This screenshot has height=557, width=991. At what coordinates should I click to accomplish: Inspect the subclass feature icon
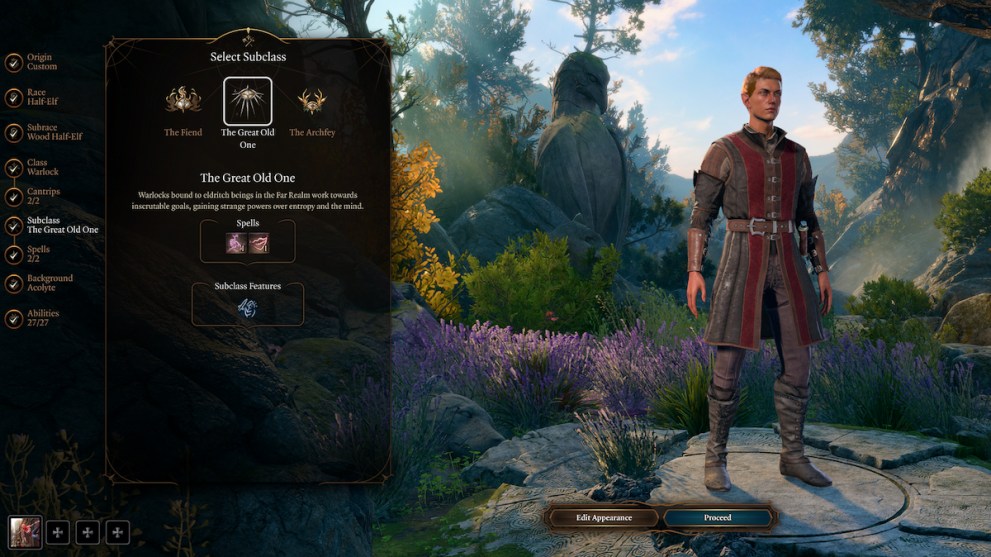coord(247,309)
